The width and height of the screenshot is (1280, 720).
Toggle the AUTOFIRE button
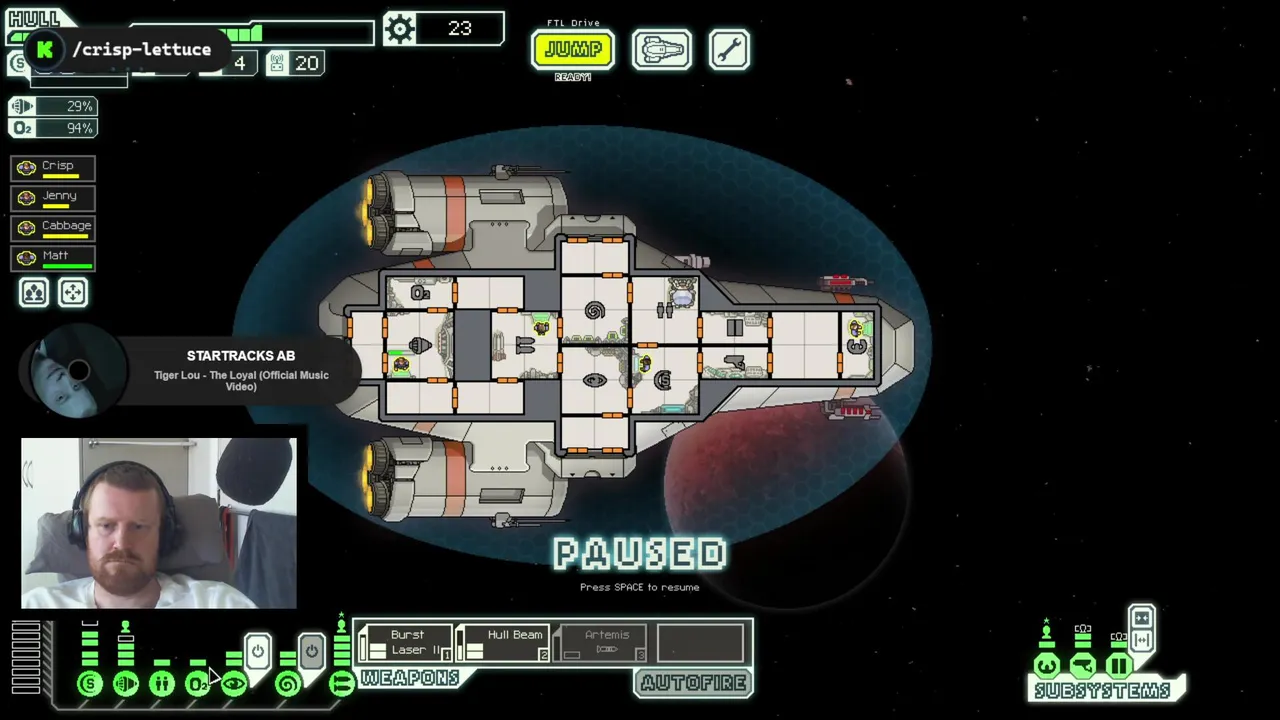point(694,683)
